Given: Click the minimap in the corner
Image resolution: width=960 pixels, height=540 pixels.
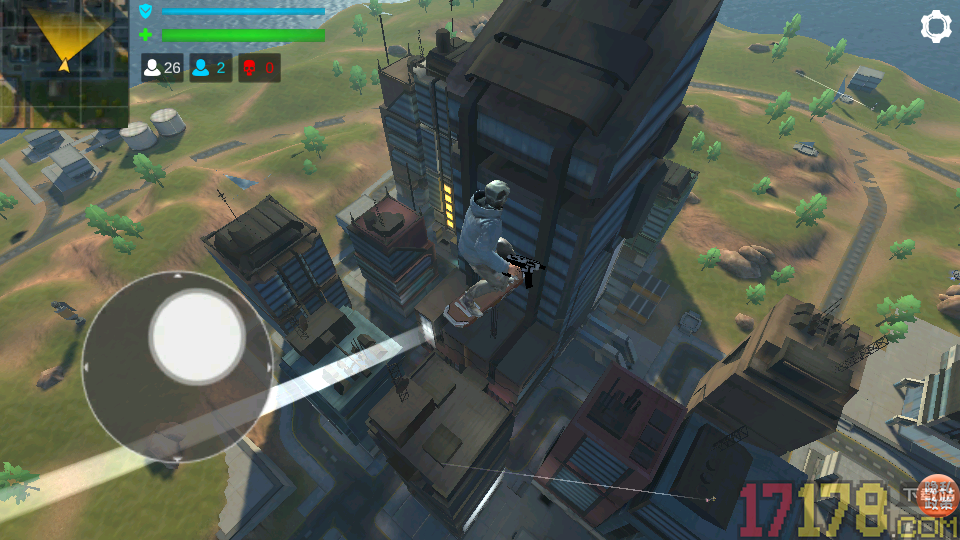Looking at the screenshot, I should 64,64.
